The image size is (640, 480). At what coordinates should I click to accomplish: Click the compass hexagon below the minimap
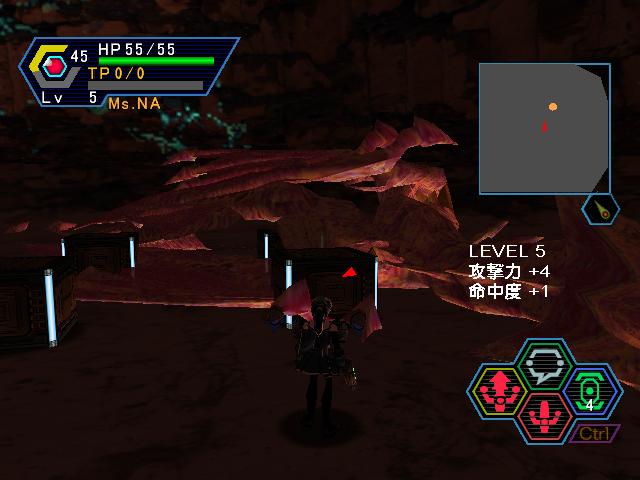[x=600, y=210]
